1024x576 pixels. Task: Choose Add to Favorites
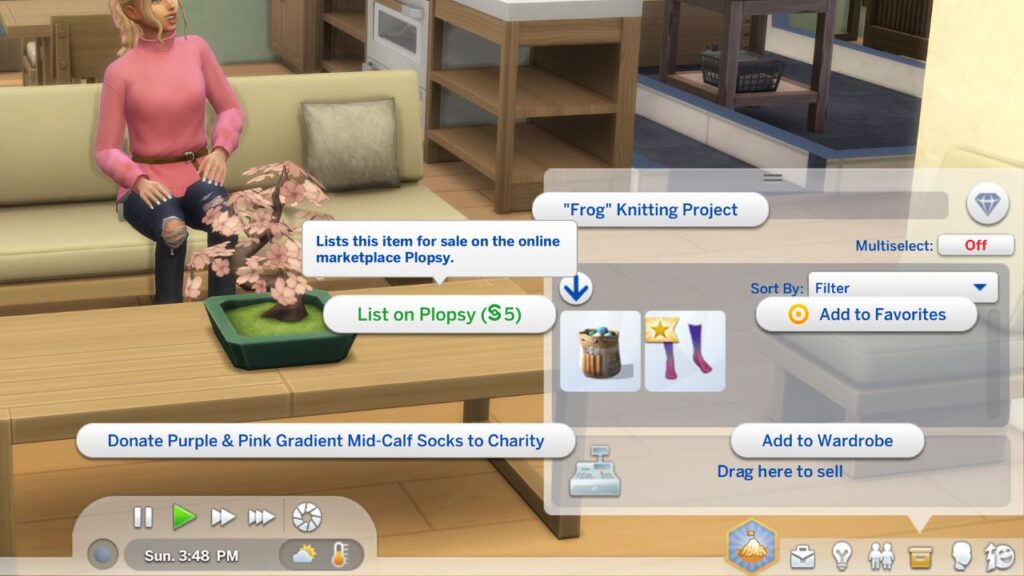[x=866, y=314]
